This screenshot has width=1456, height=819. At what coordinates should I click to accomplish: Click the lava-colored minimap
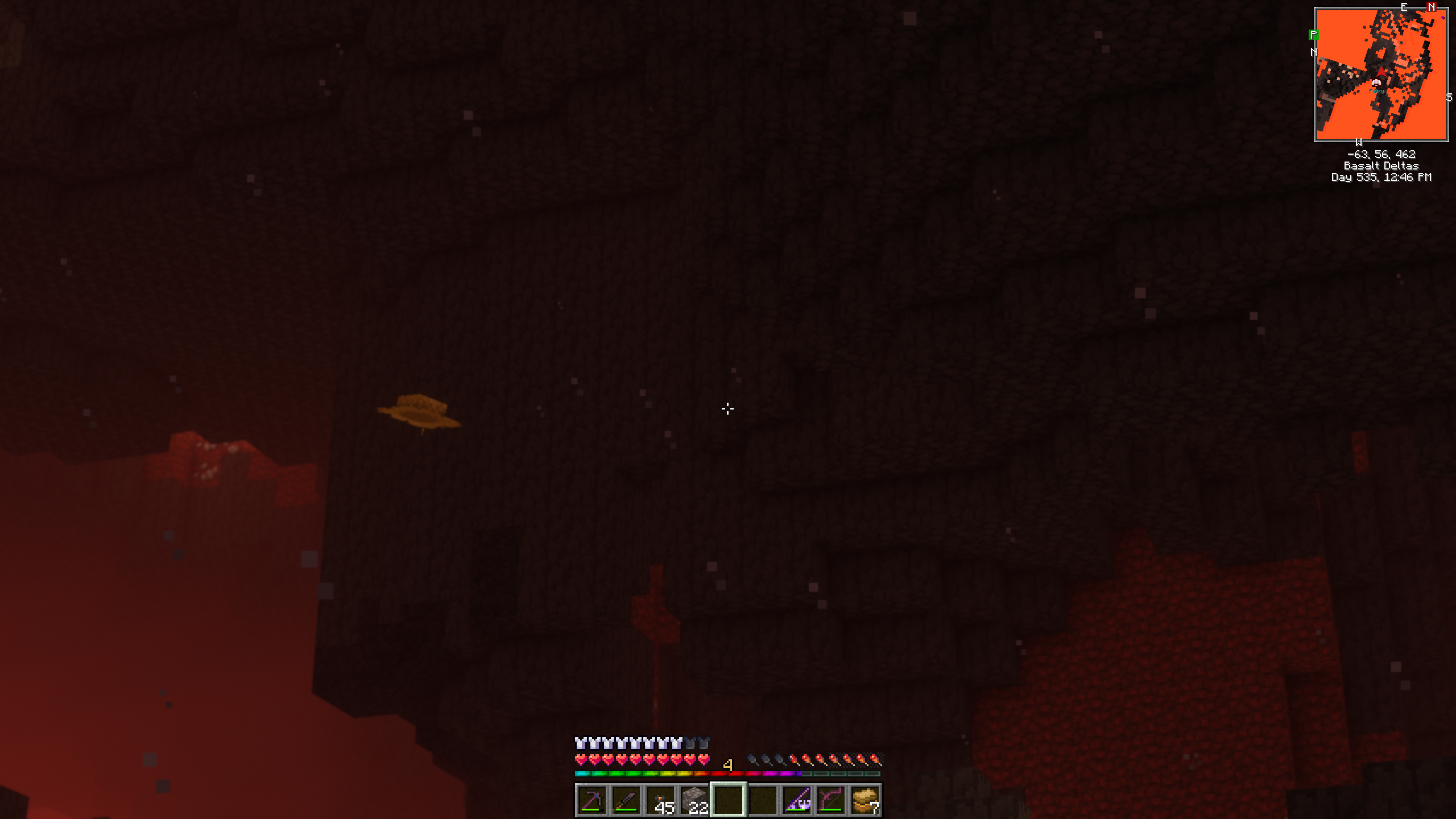(x=1381, y=75)
